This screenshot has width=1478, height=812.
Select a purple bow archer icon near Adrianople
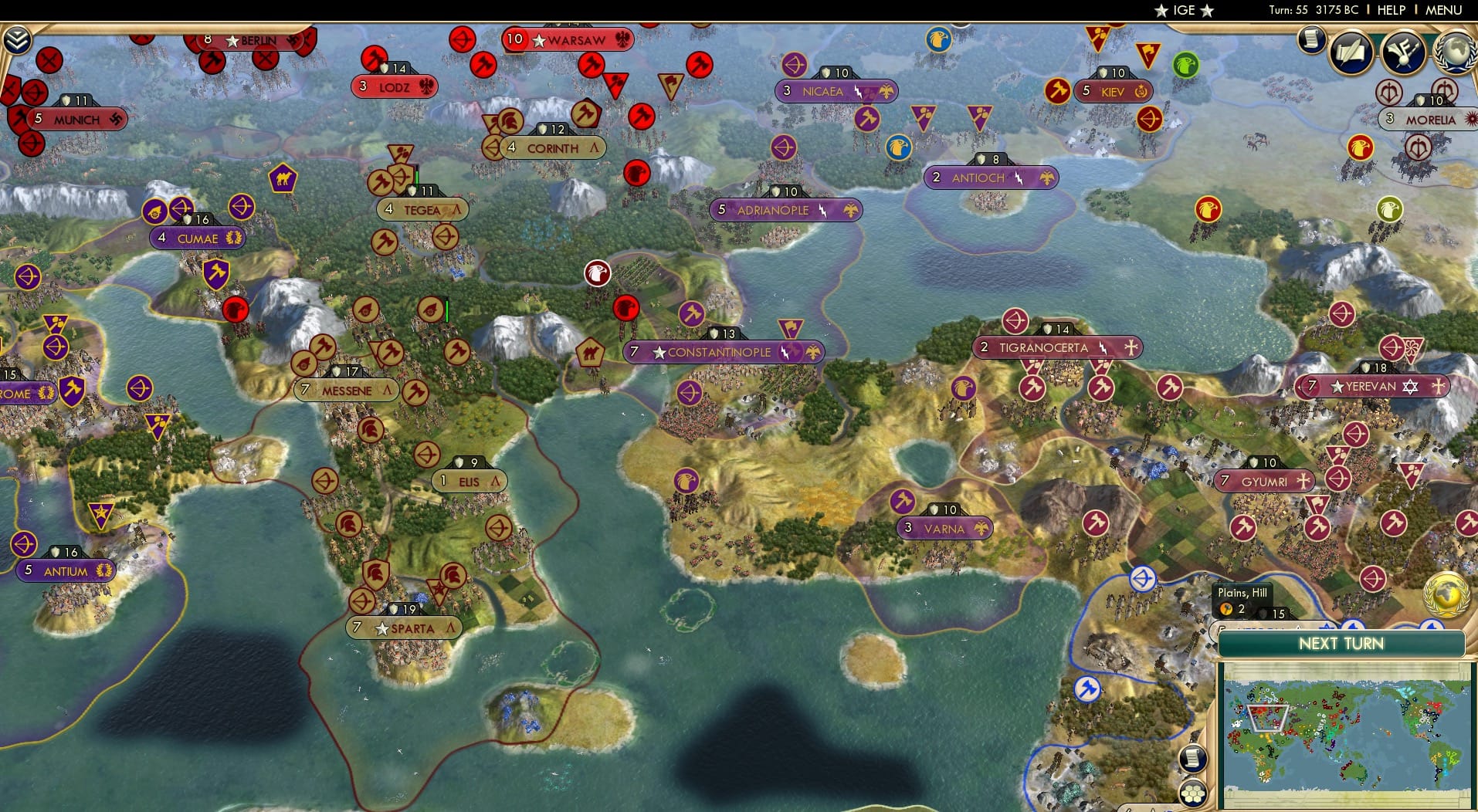[x=782, y=147]
